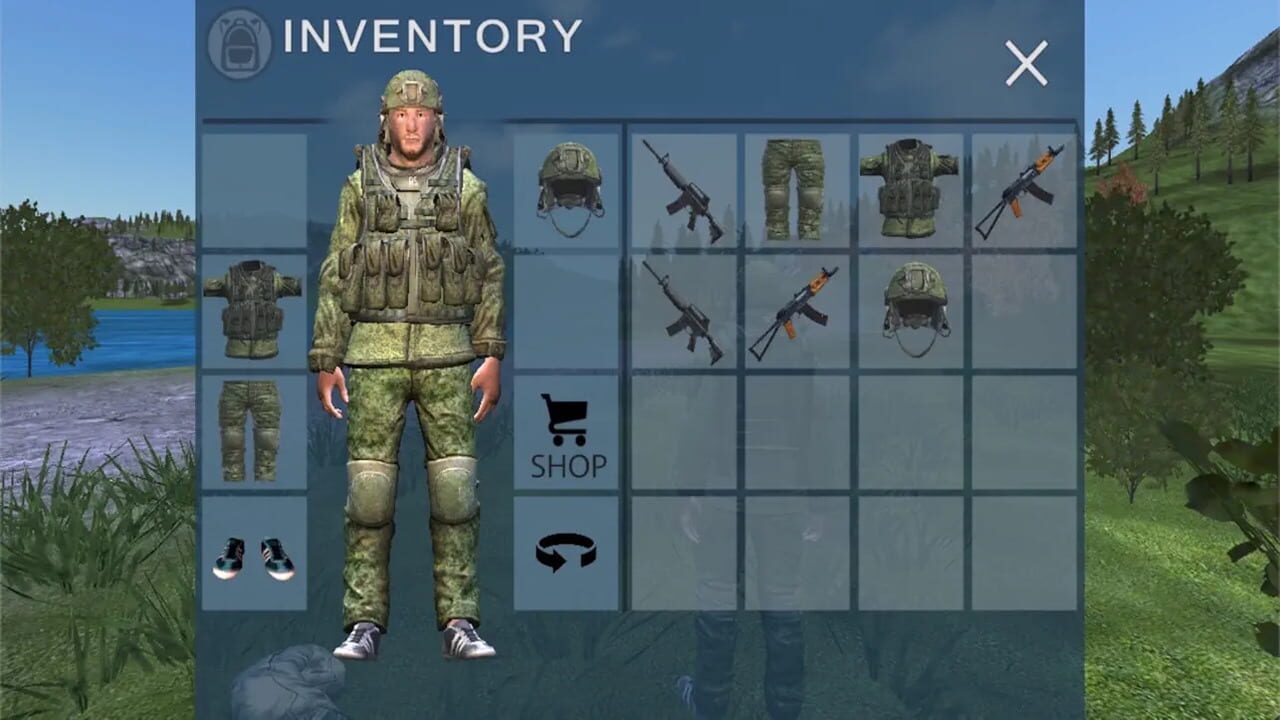Select the equipped camo vest slot
Viewport: 1280px width, 720px height.
point(255,310)
